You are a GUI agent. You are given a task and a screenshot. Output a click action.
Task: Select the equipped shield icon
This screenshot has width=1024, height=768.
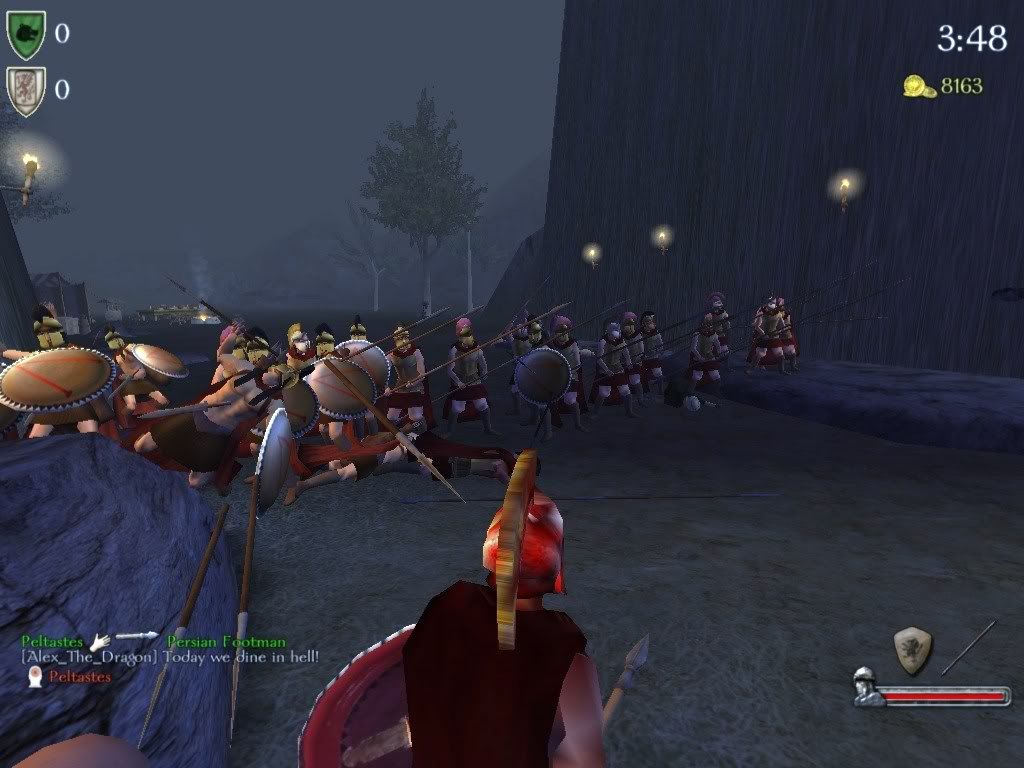(912, 649)
